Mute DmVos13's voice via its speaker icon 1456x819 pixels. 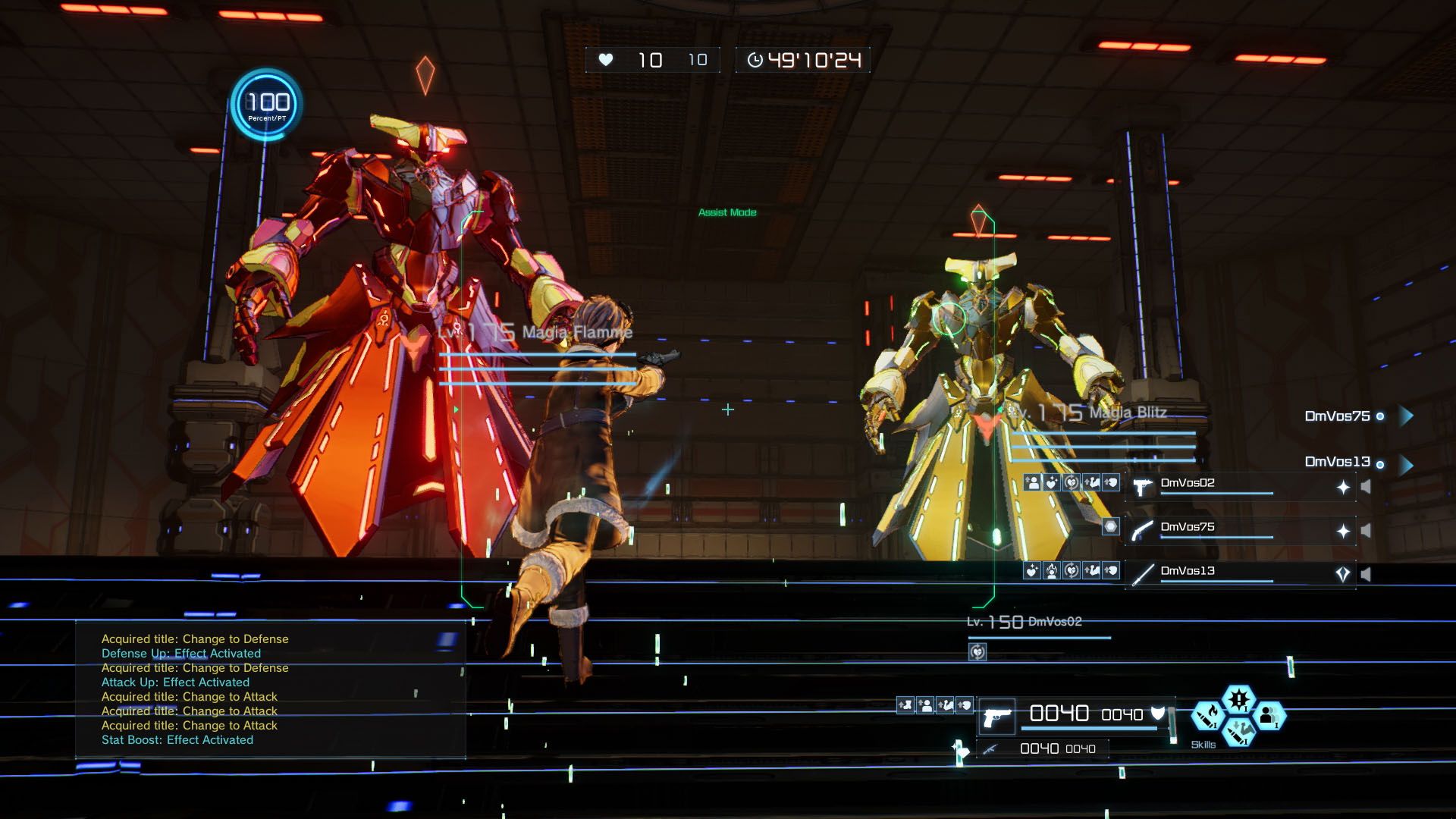[x=1367, y=574]
